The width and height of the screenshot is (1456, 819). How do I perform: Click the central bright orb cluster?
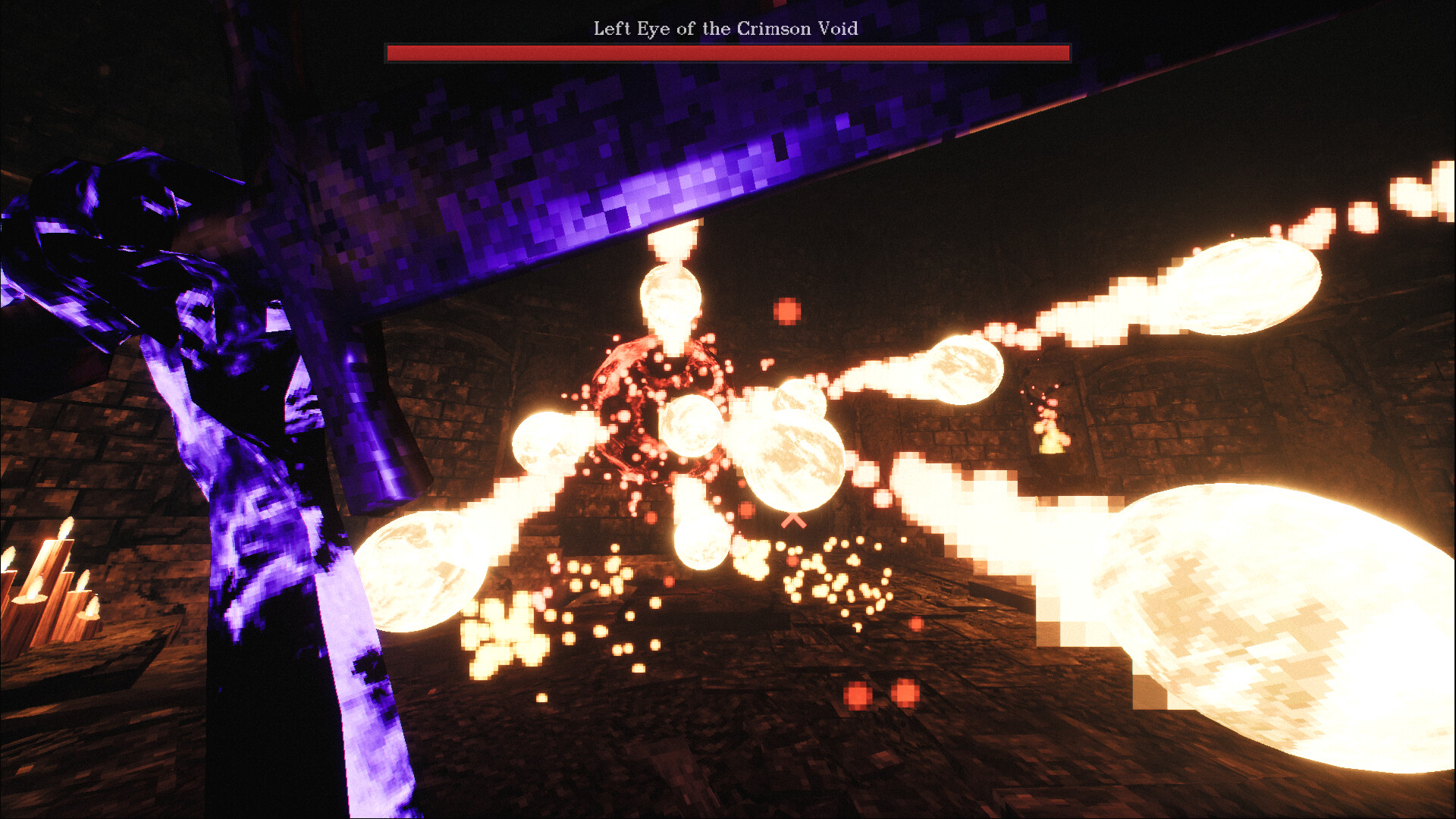(789, 455)
